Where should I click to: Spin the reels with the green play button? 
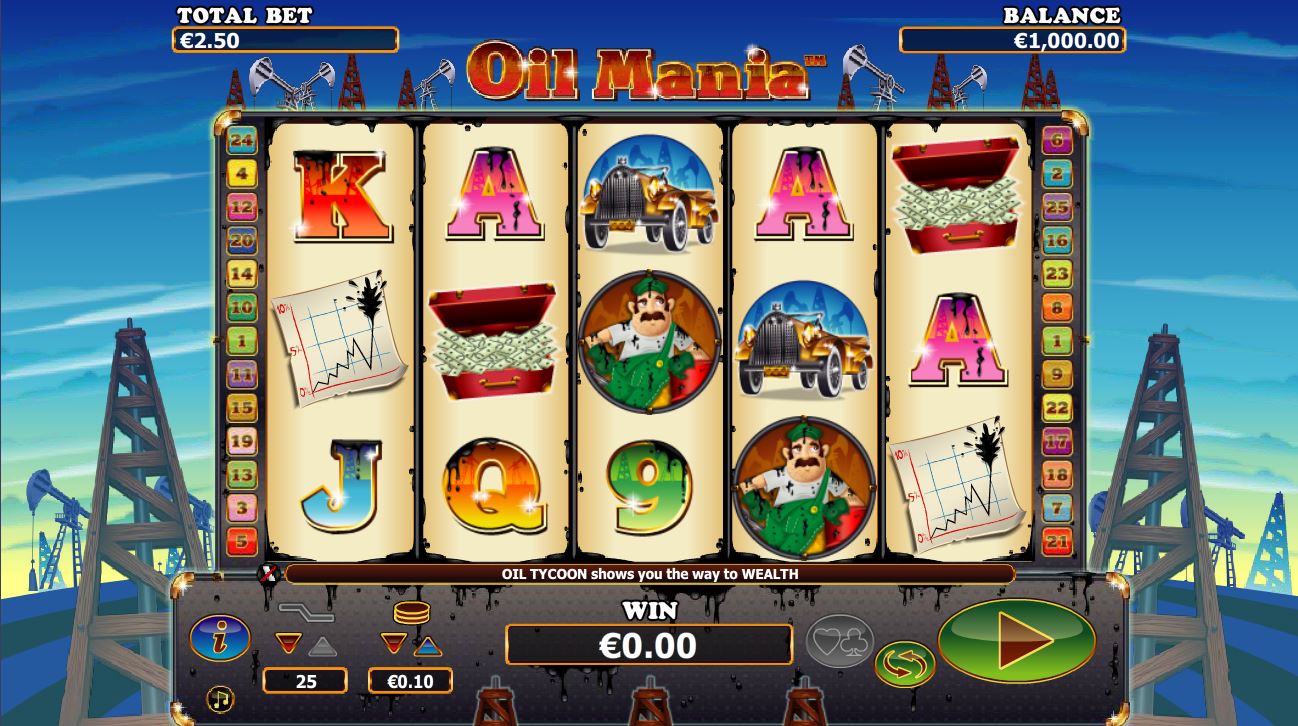click(x=1016, y=640)
